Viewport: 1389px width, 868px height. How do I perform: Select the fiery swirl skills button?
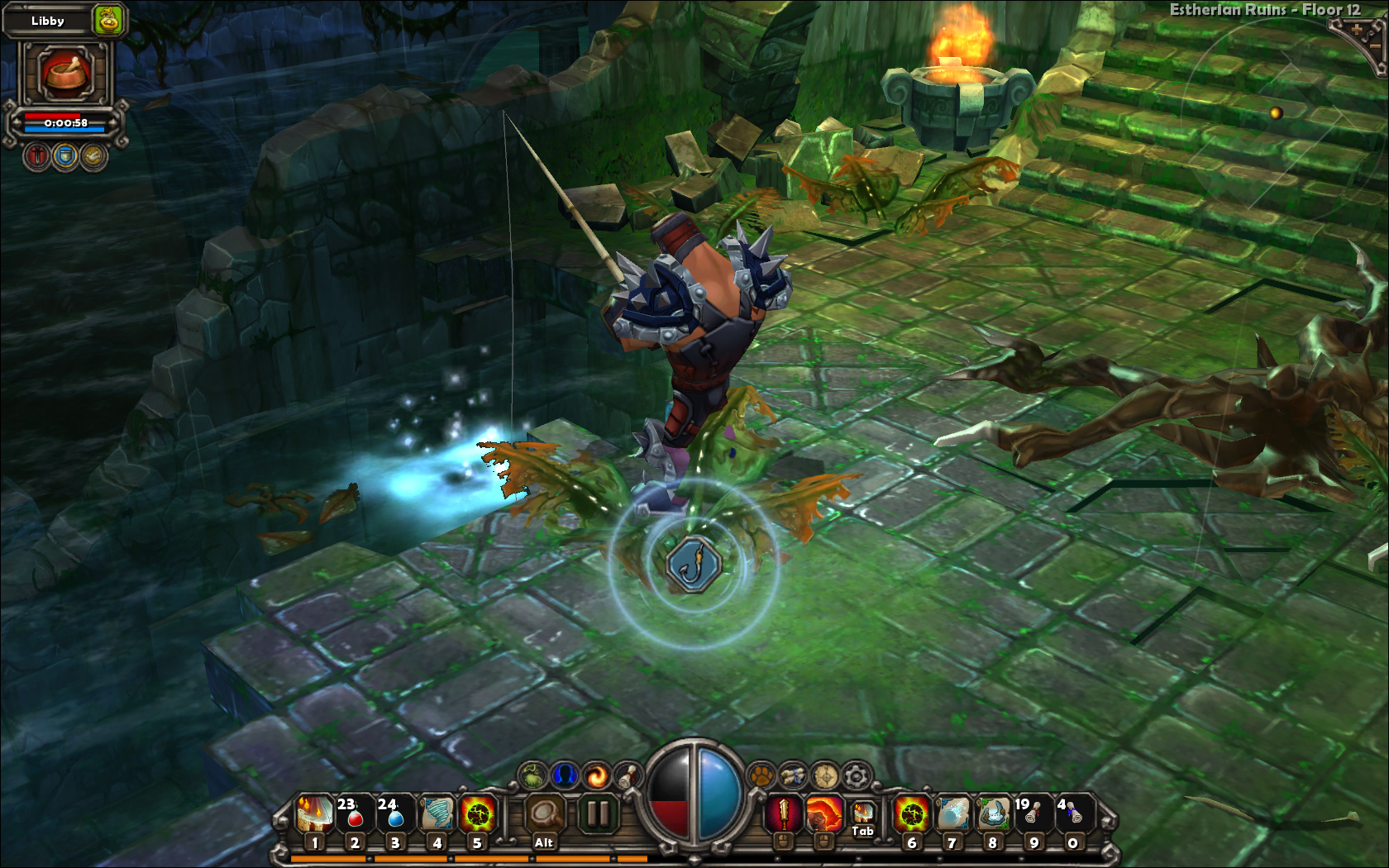pyautogui.click(x=595, y=775)
